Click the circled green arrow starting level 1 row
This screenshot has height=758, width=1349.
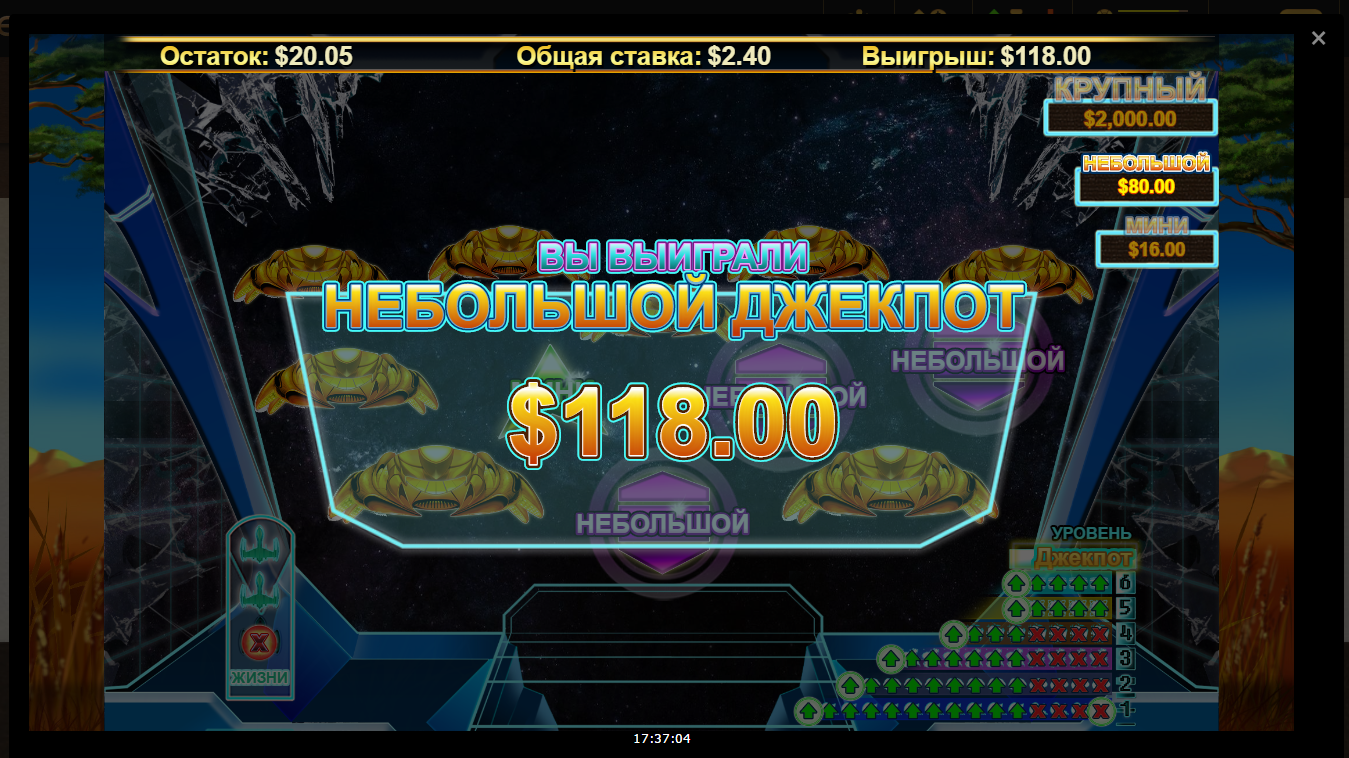(x=807, y=712)
